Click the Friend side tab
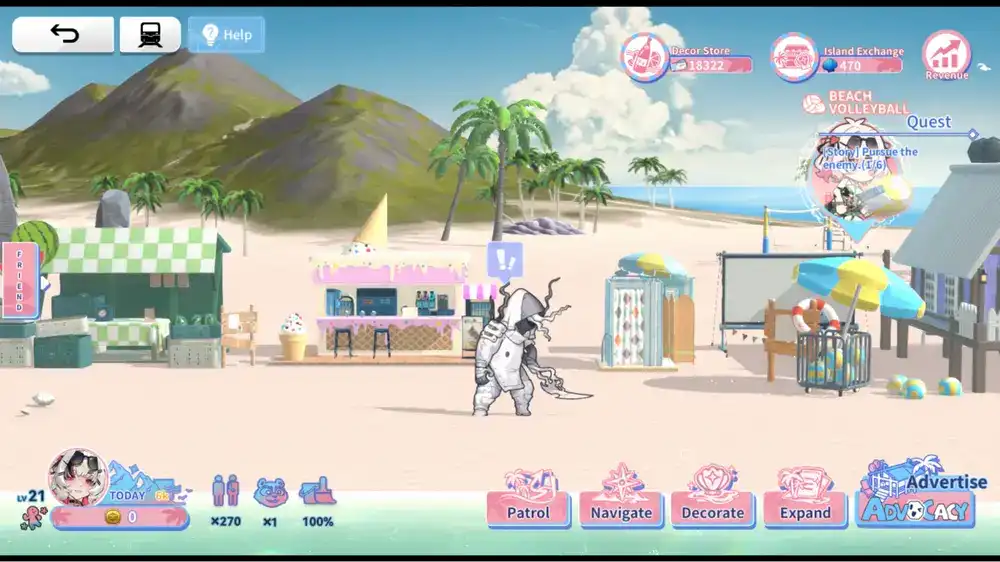 coord(19,279)
